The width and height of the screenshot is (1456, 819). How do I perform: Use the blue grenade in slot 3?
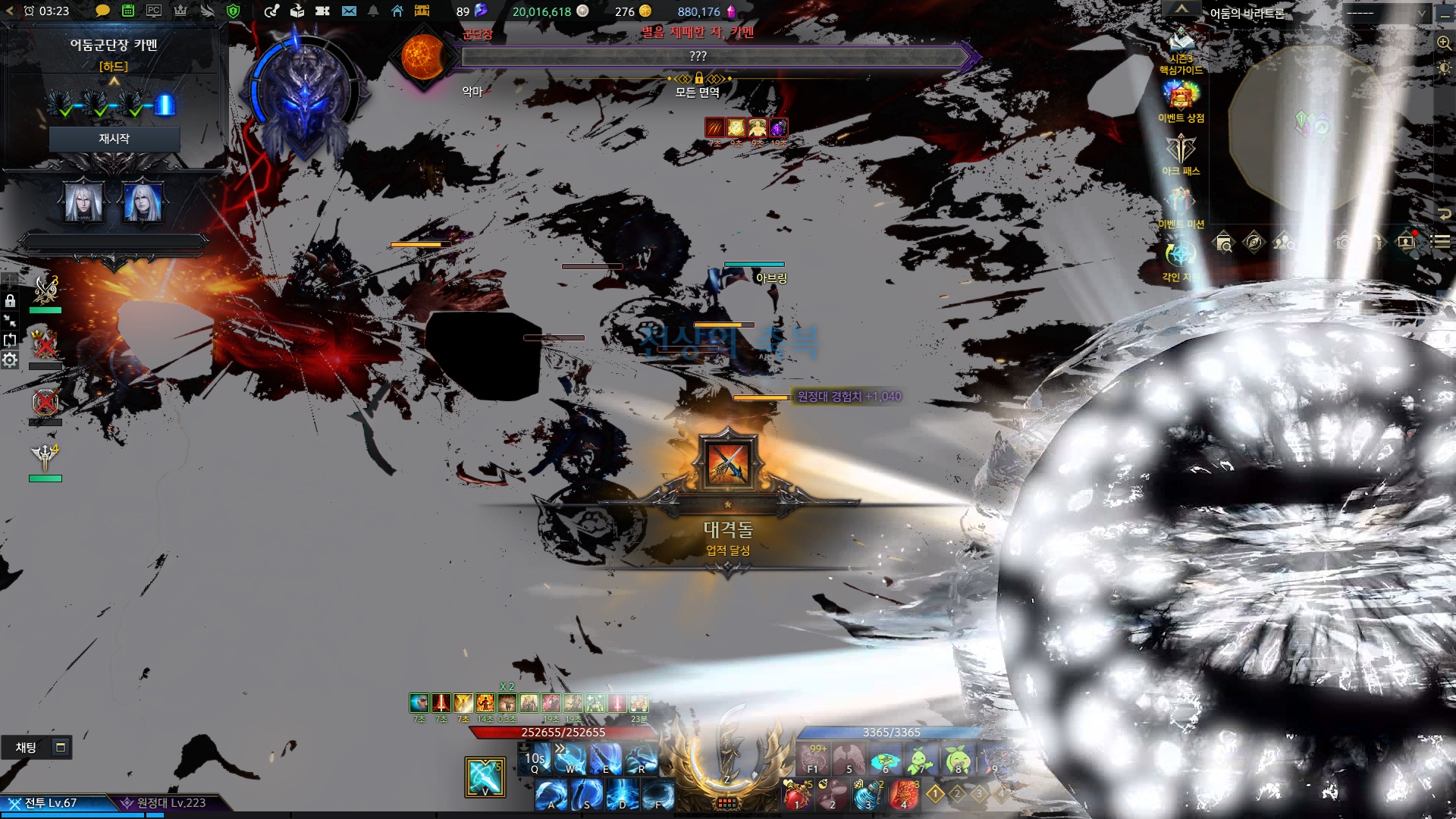(x=868, y=795)
